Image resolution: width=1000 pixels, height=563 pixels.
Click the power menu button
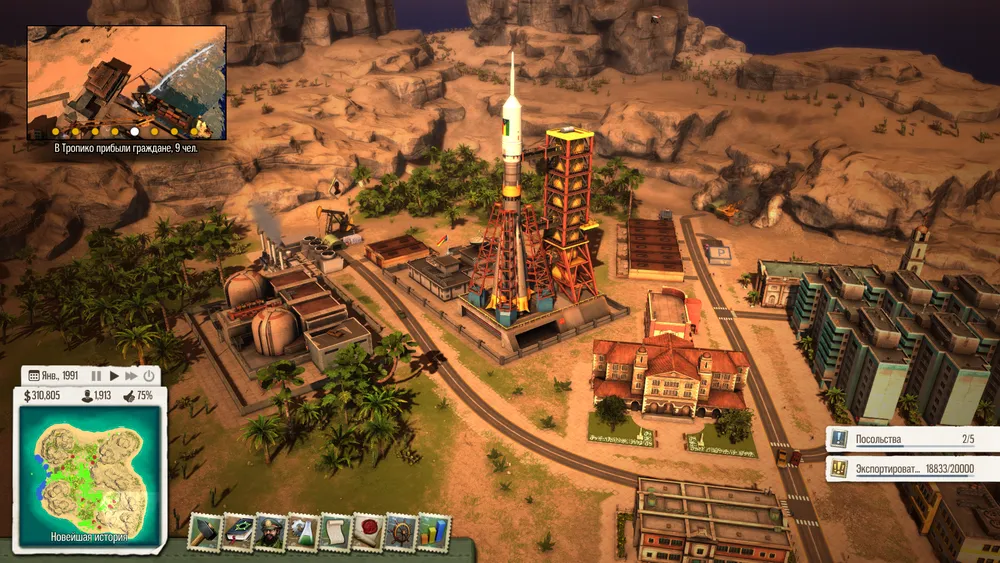pos(149,376)
